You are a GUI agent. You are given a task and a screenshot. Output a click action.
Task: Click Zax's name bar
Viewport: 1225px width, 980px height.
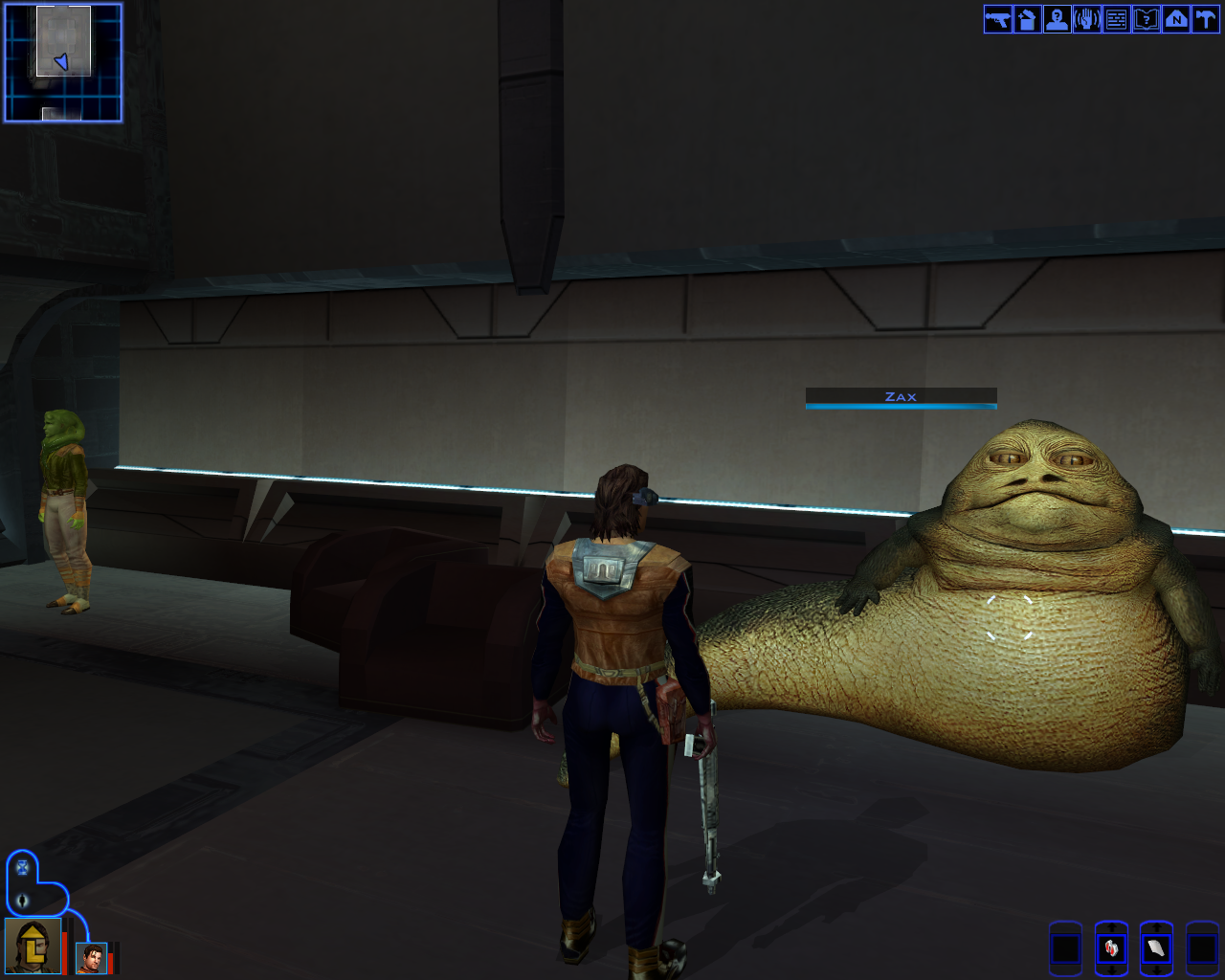pyautogui.click(x=901, y=396)
